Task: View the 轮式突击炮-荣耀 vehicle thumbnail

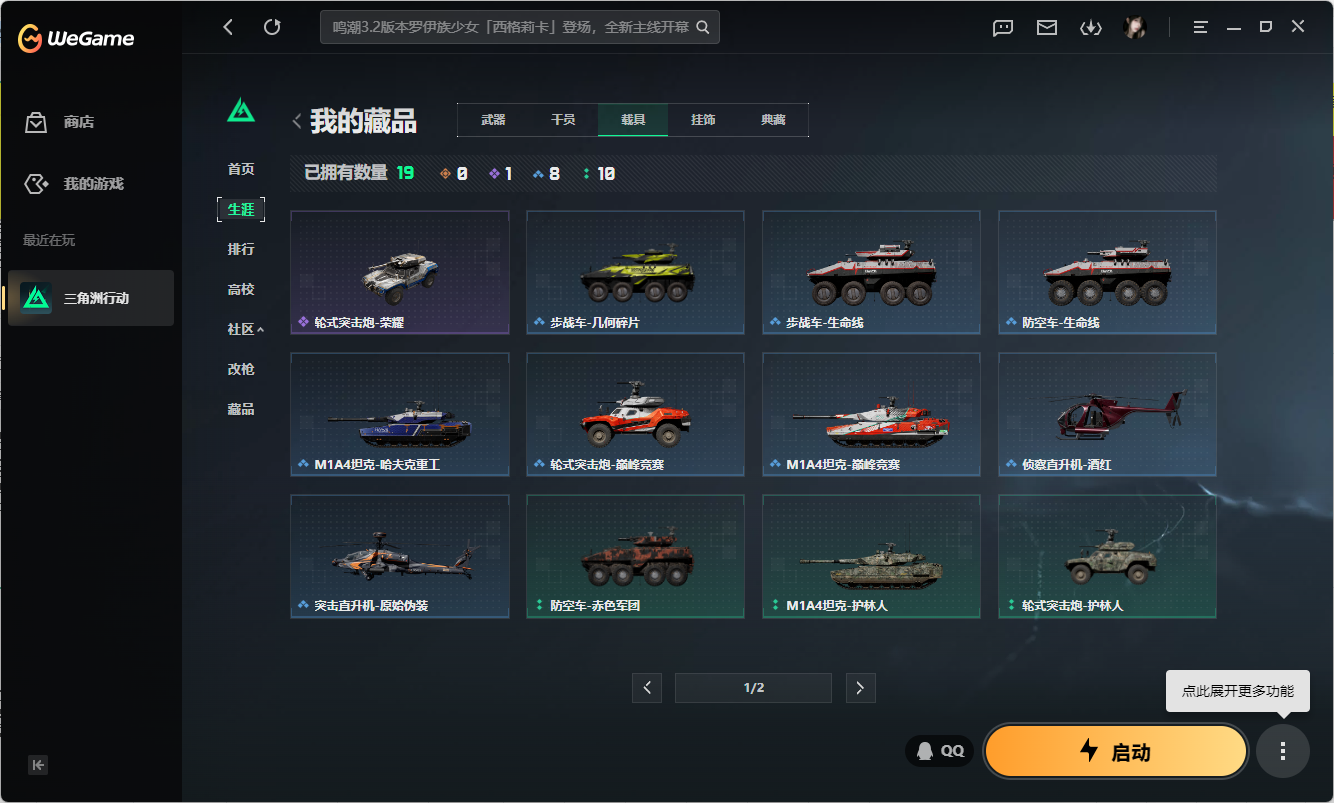Action: [400, 272]
